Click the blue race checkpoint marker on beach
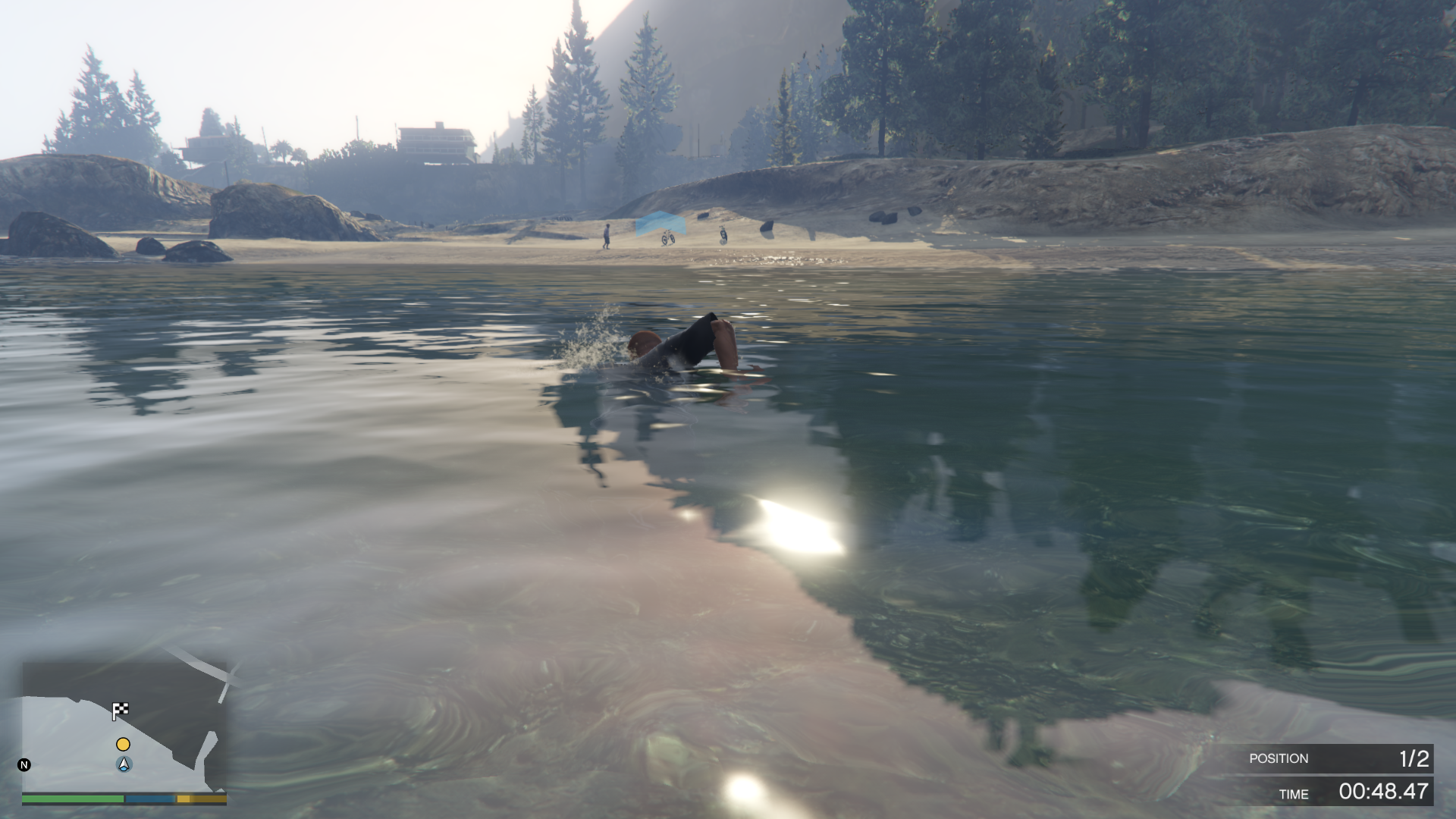Screen dimensions: 1456x819 tap(661, 222)
